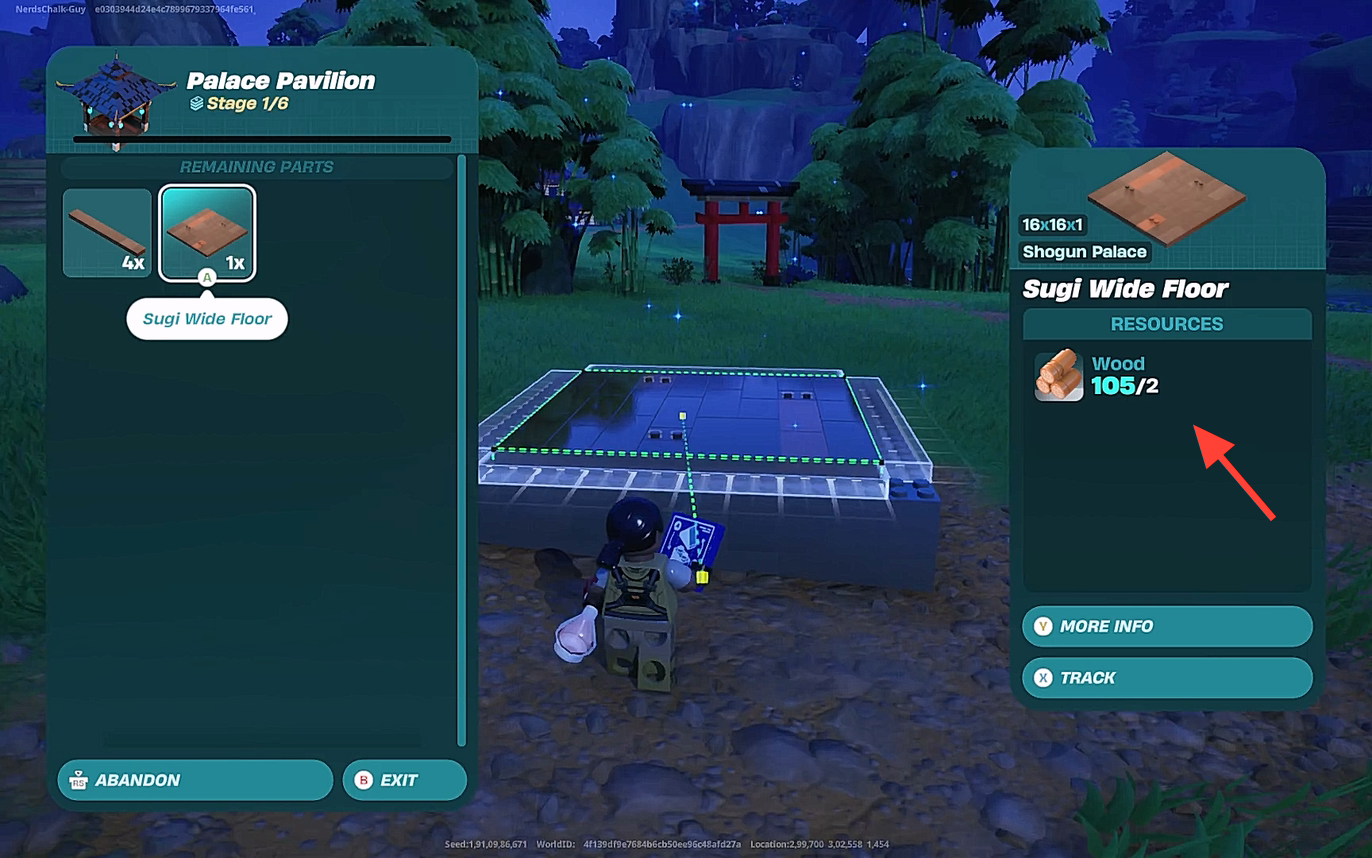Click the Sugi Wide Floor preview image

coord(1166,196)
